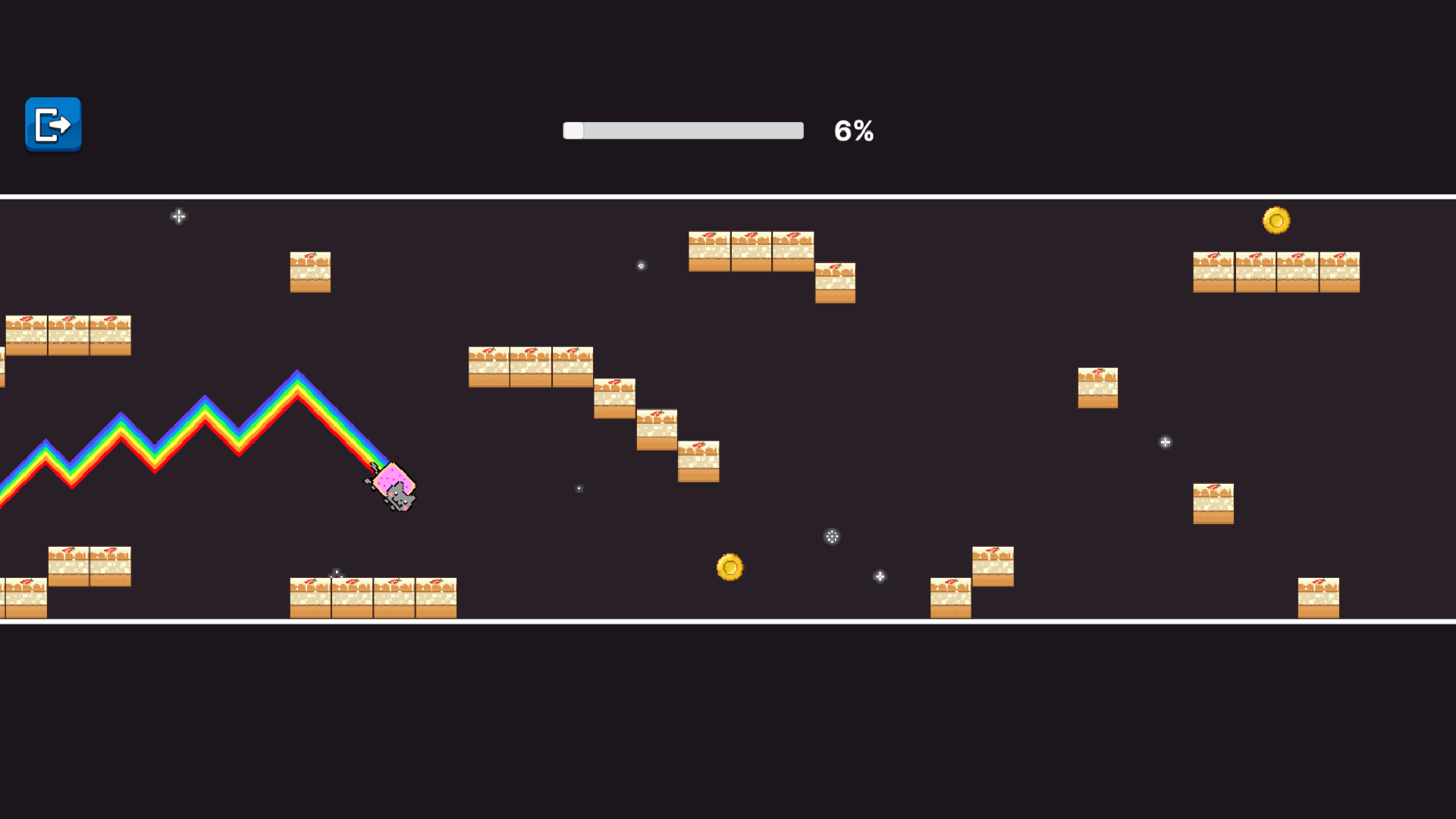Click the white sparkle near the top left

pos(179,217)
